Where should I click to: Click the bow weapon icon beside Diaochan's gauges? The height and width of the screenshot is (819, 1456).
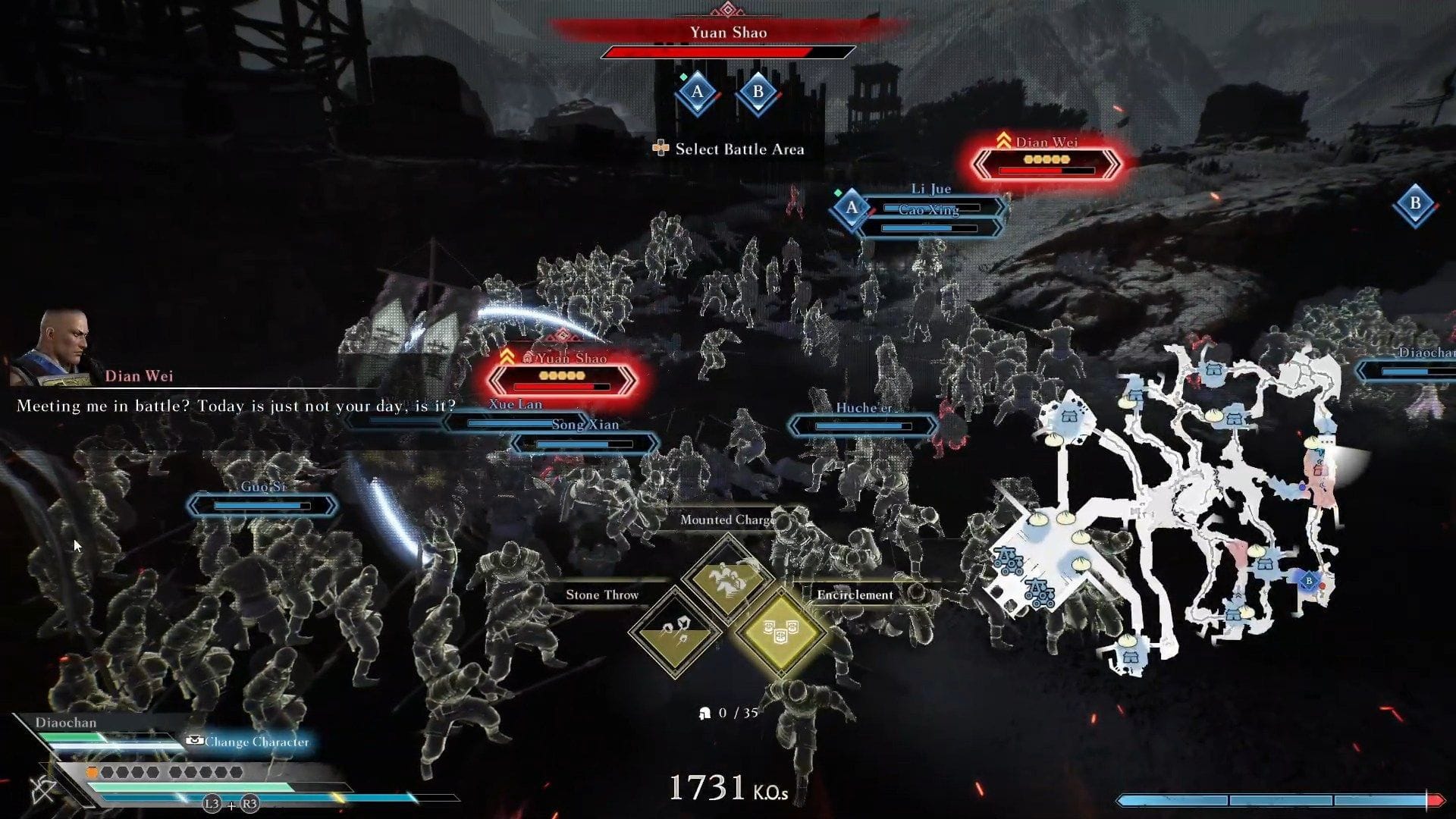43,789
